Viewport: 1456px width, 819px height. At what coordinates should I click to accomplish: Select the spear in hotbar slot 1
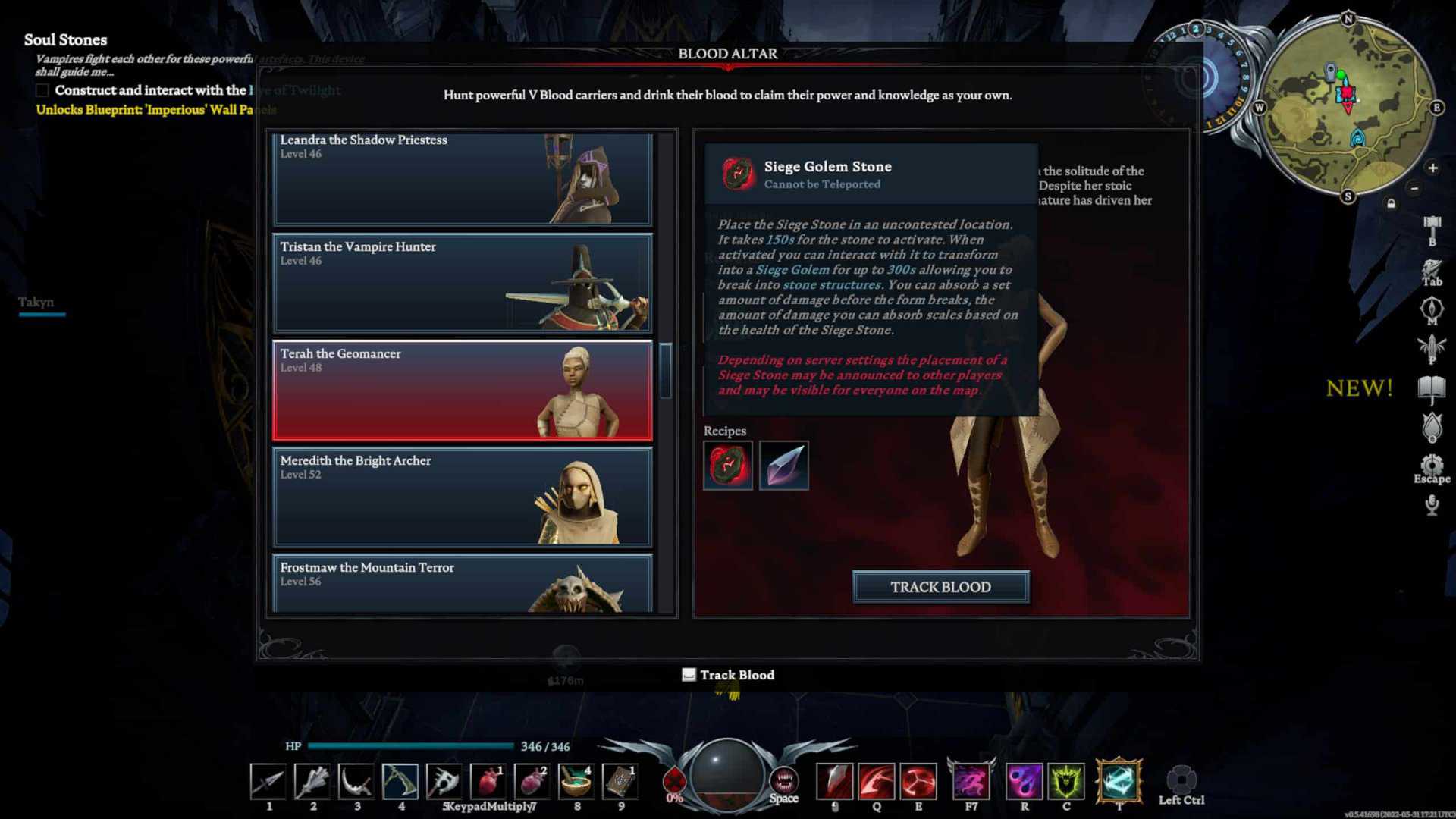click(268, 781)
